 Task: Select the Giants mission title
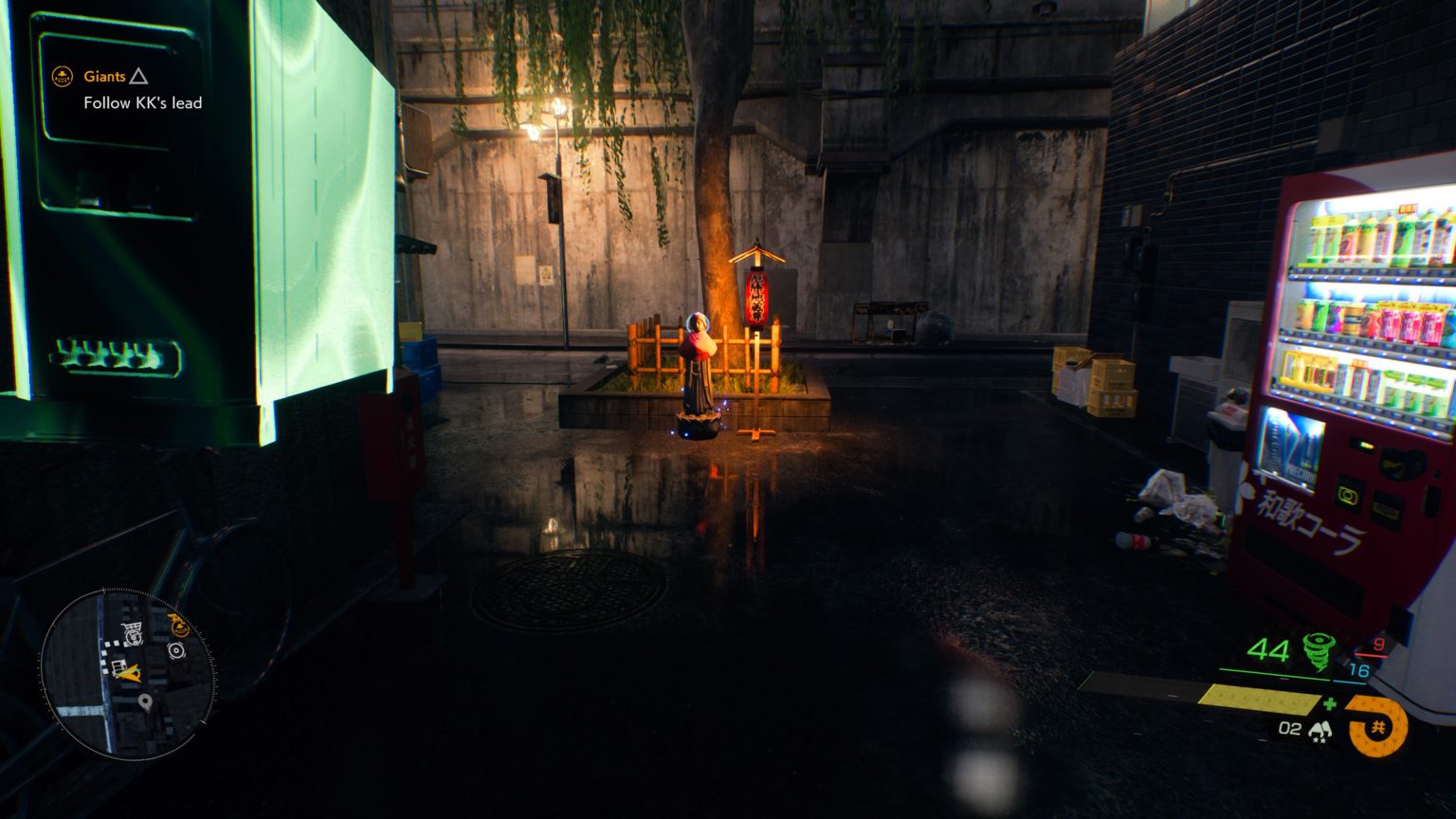coord(104,76)
